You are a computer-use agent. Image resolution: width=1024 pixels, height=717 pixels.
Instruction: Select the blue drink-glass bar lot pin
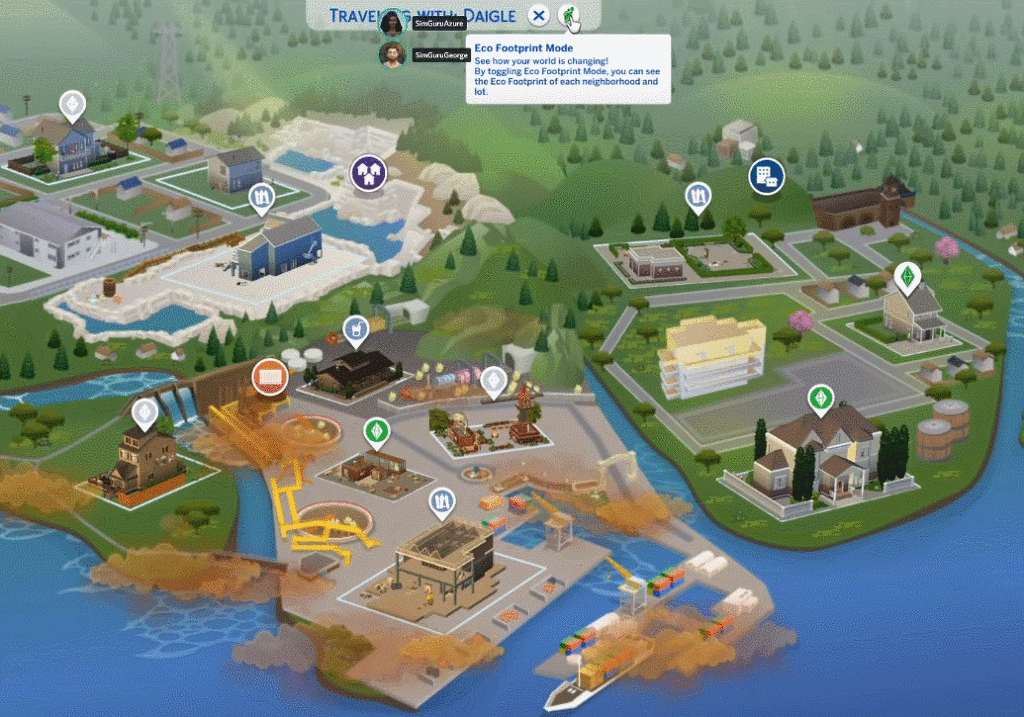click(x=356, y=327)
